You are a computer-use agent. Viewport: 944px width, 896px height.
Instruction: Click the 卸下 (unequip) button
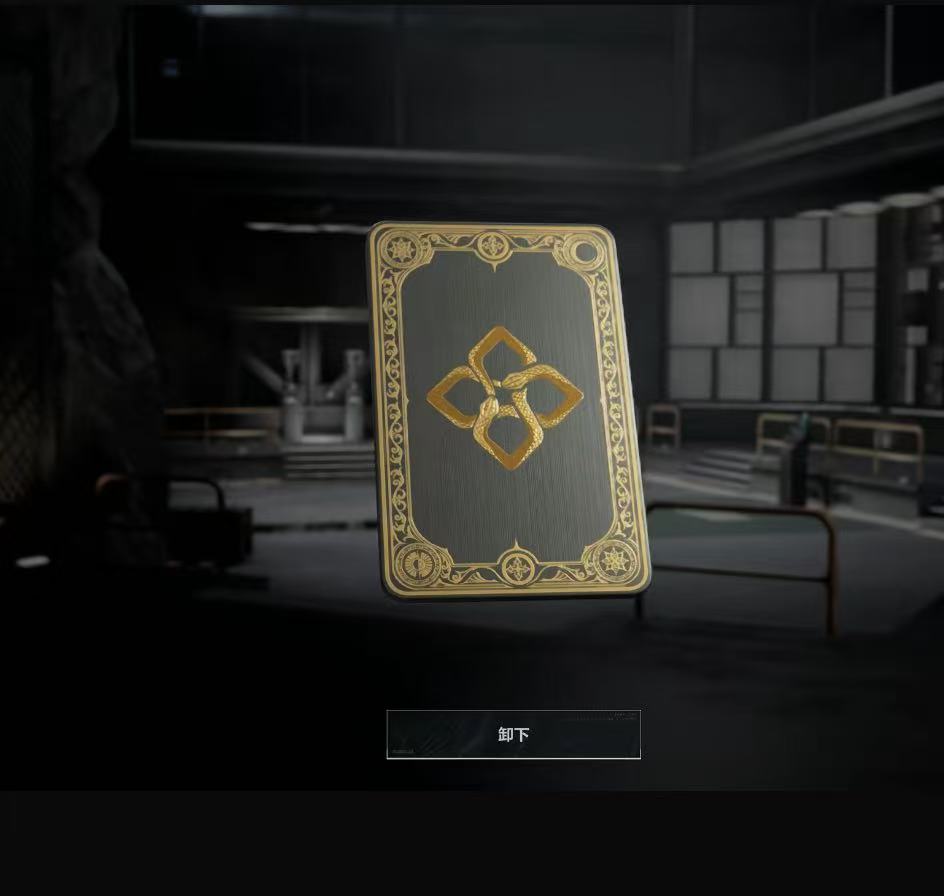tap(513, 735)
